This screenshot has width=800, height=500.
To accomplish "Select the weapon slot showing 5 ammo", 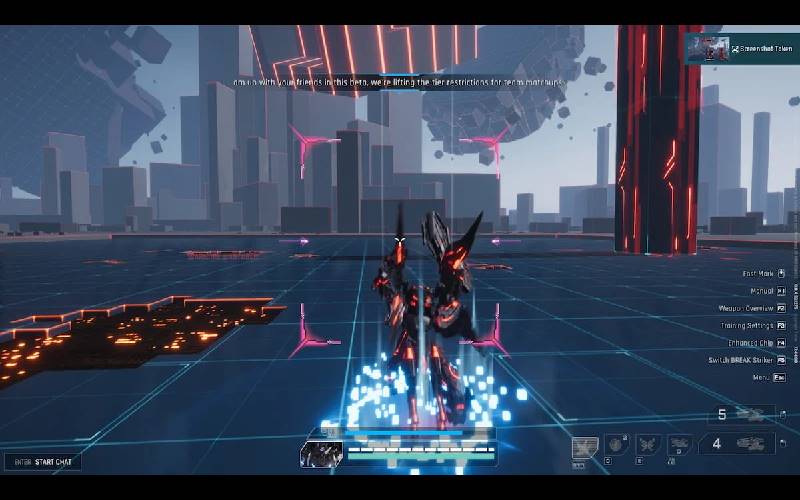I will click(741, 415).
